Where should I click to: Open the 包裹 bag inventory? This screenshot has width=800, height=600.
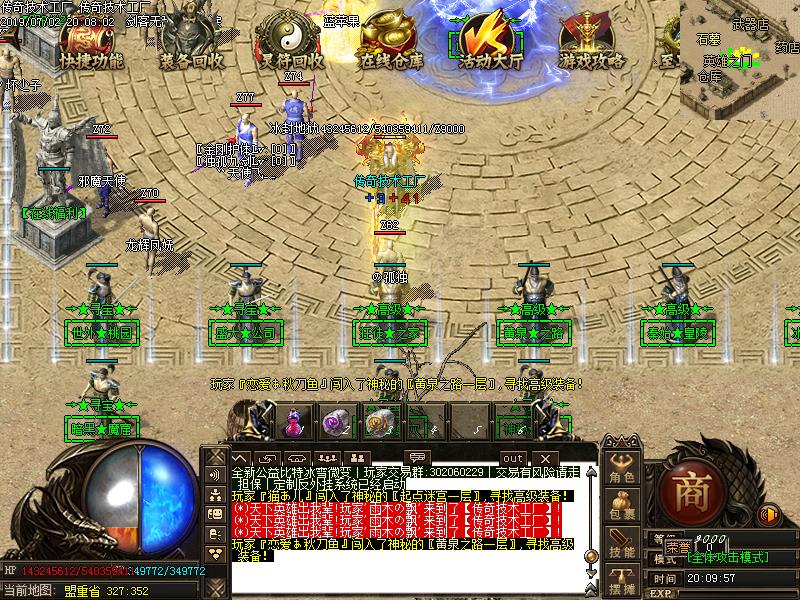click(623, 507)
